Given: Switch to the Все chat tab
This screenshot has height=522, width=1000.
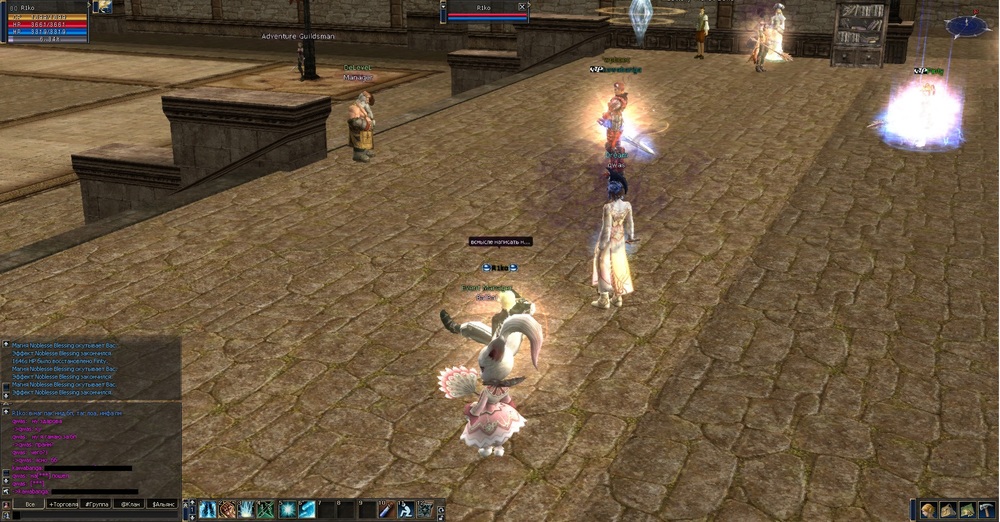Looking at the screenshot, I should click(30, 504).
